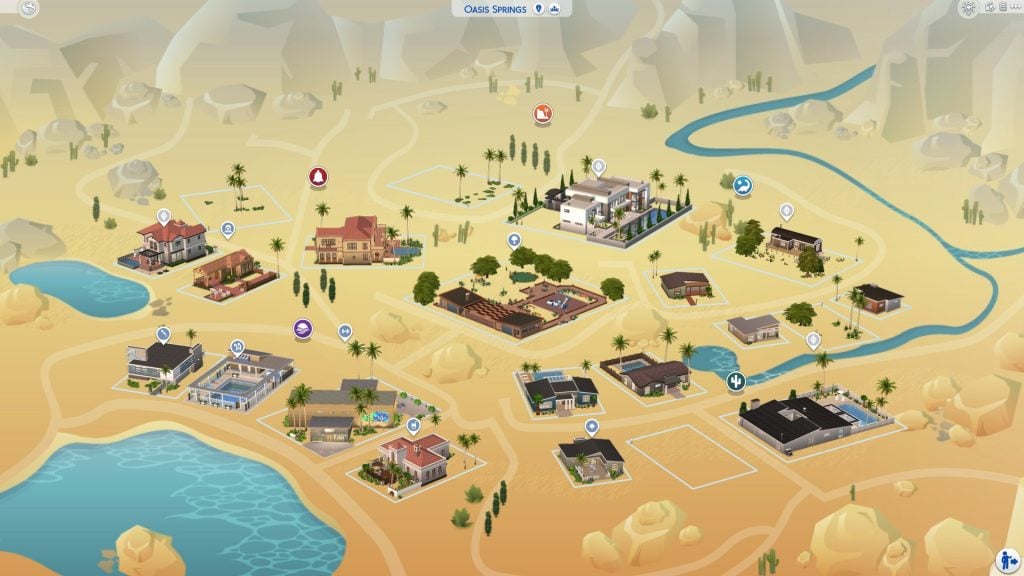
Task: Click the purple round map marker
Action: point(302,329)
